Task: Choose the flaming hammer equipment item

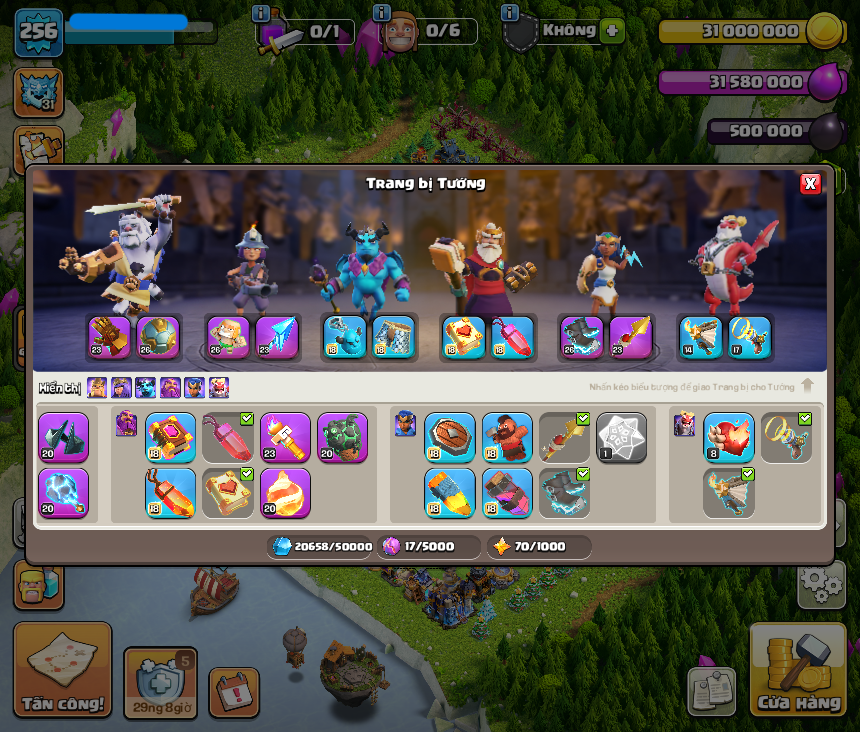Action: pos(285,438)
